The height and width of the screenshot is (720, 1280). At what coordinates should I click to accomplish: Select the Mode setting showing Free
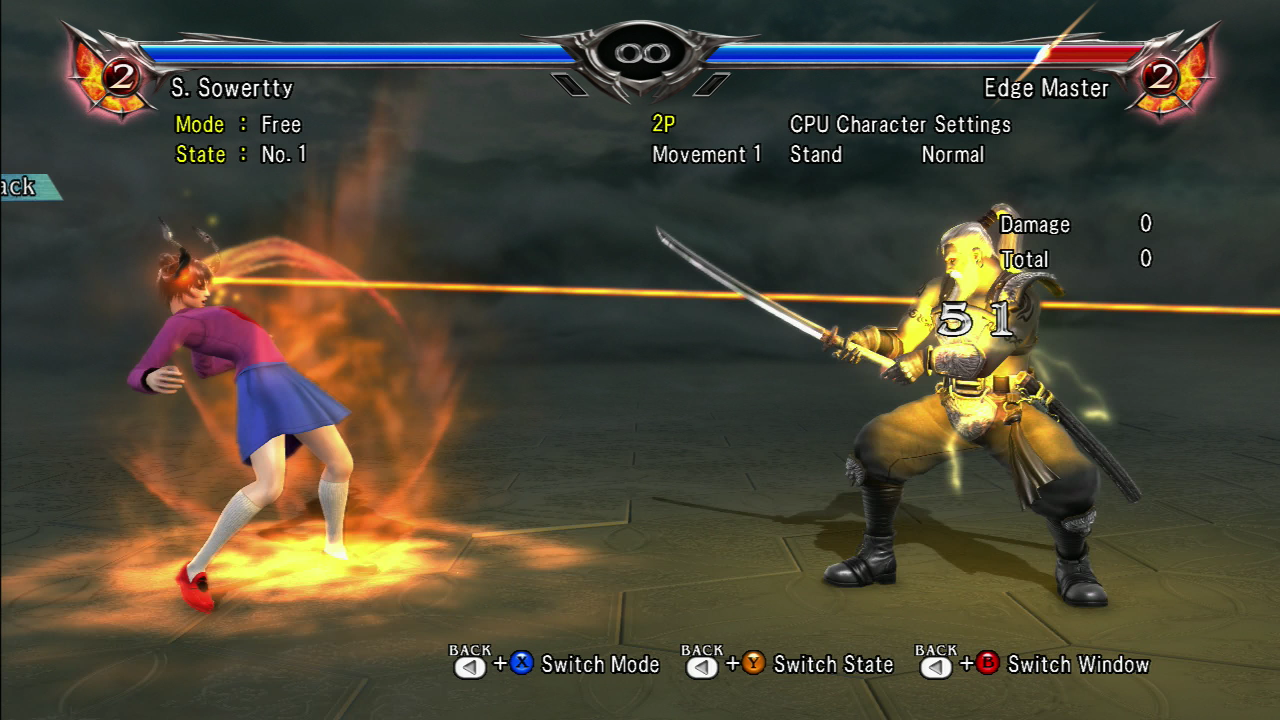pyautogui.click(x=280, y=125)
